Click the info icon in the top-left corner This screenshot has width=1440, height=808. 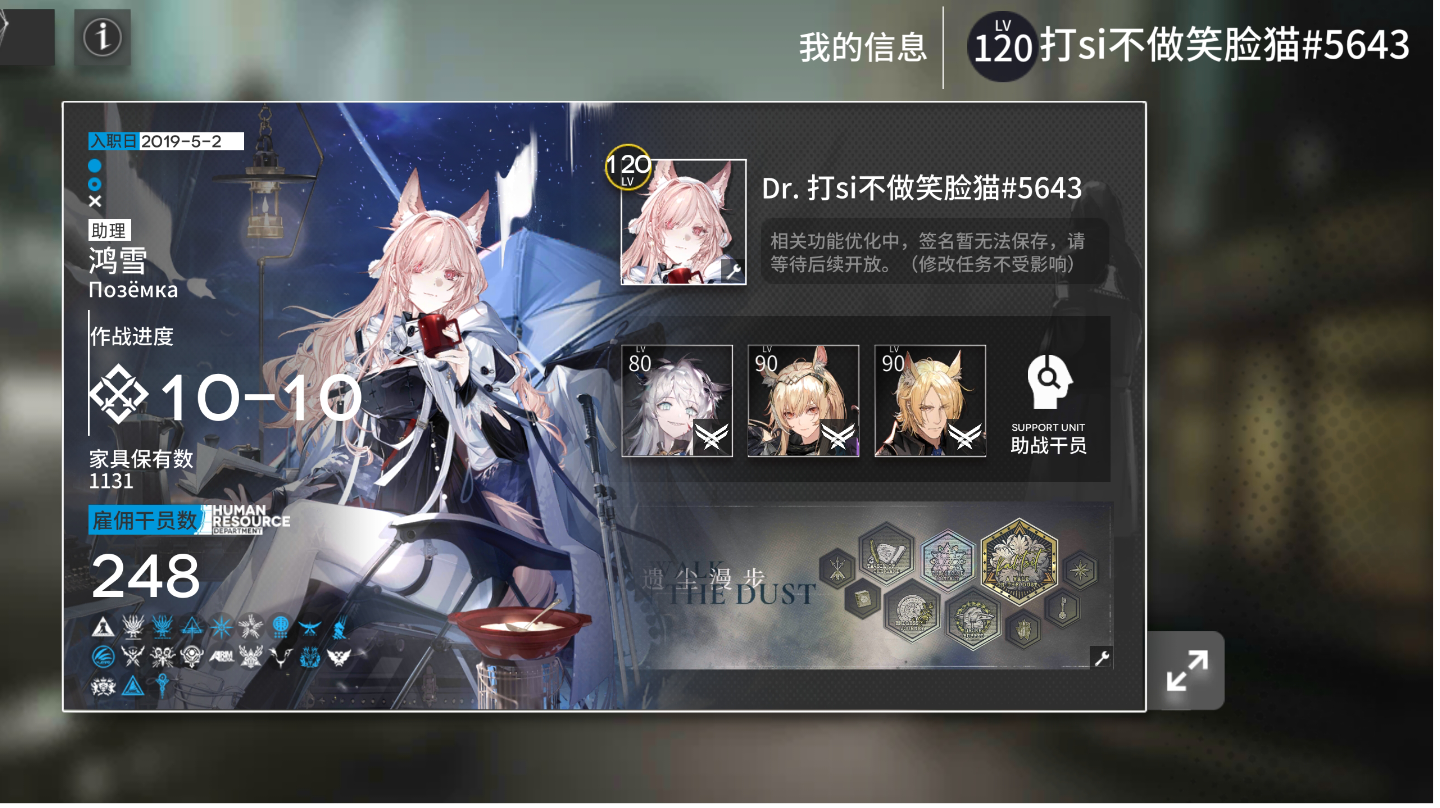[103, 39]
